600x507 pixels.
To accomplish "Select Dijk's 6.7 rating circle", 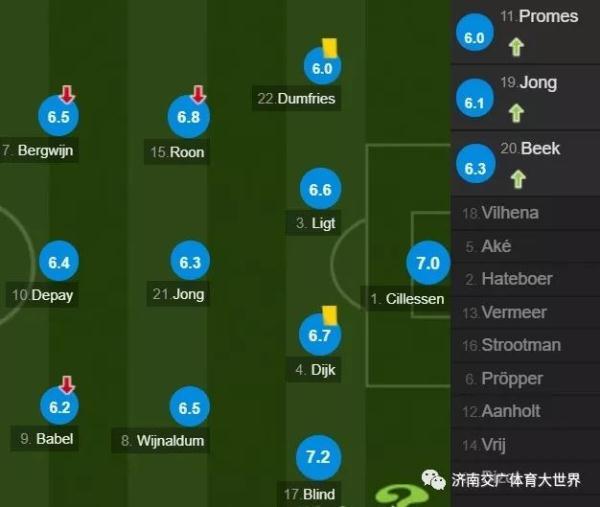I will [319, 336].
